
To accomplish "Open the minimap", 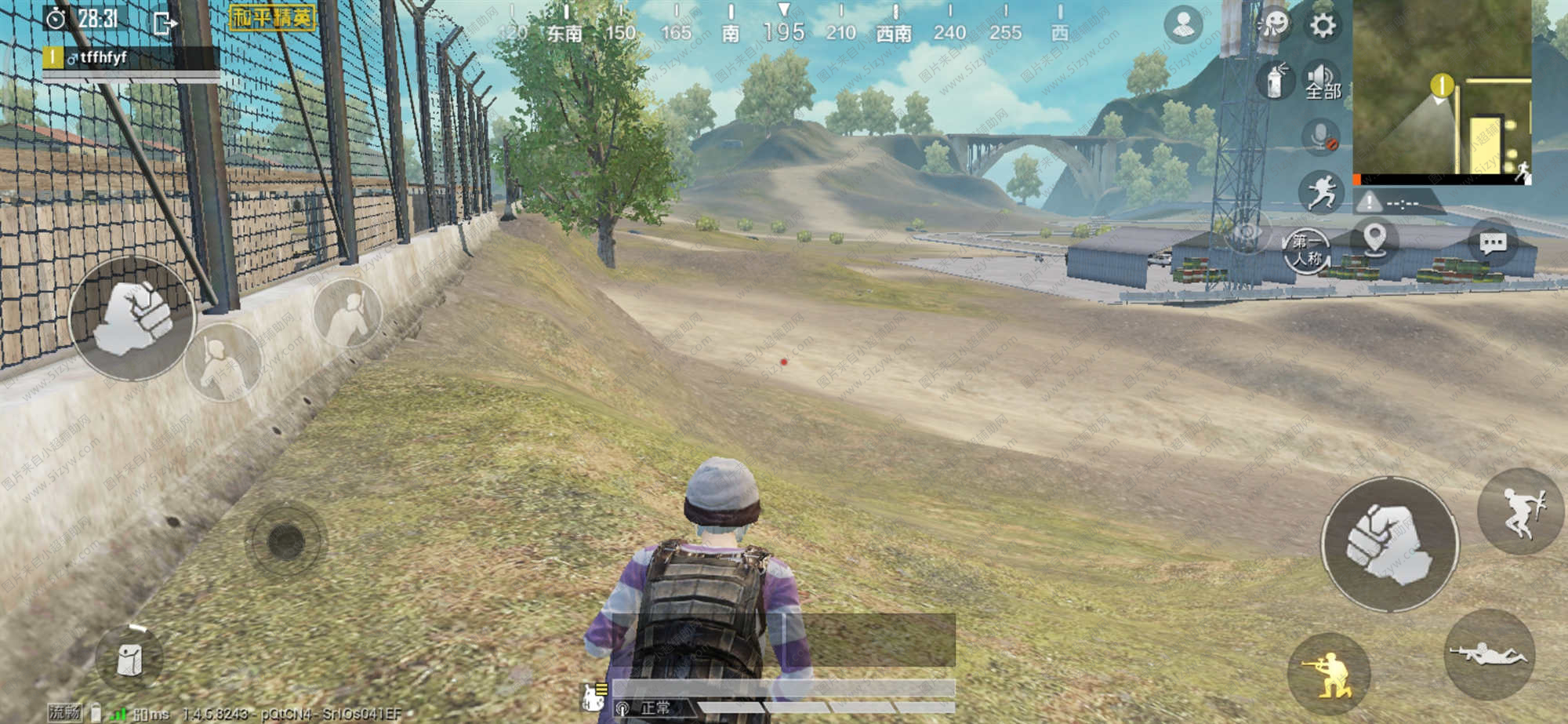I will pos(1441,90).
